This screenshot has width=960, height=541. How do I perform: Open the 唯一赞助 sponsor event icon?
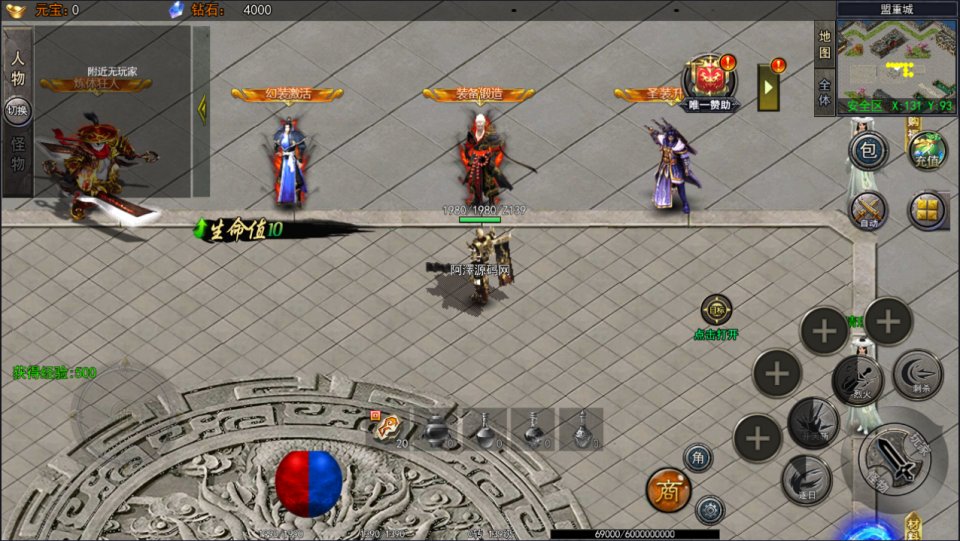pos(711,80)
